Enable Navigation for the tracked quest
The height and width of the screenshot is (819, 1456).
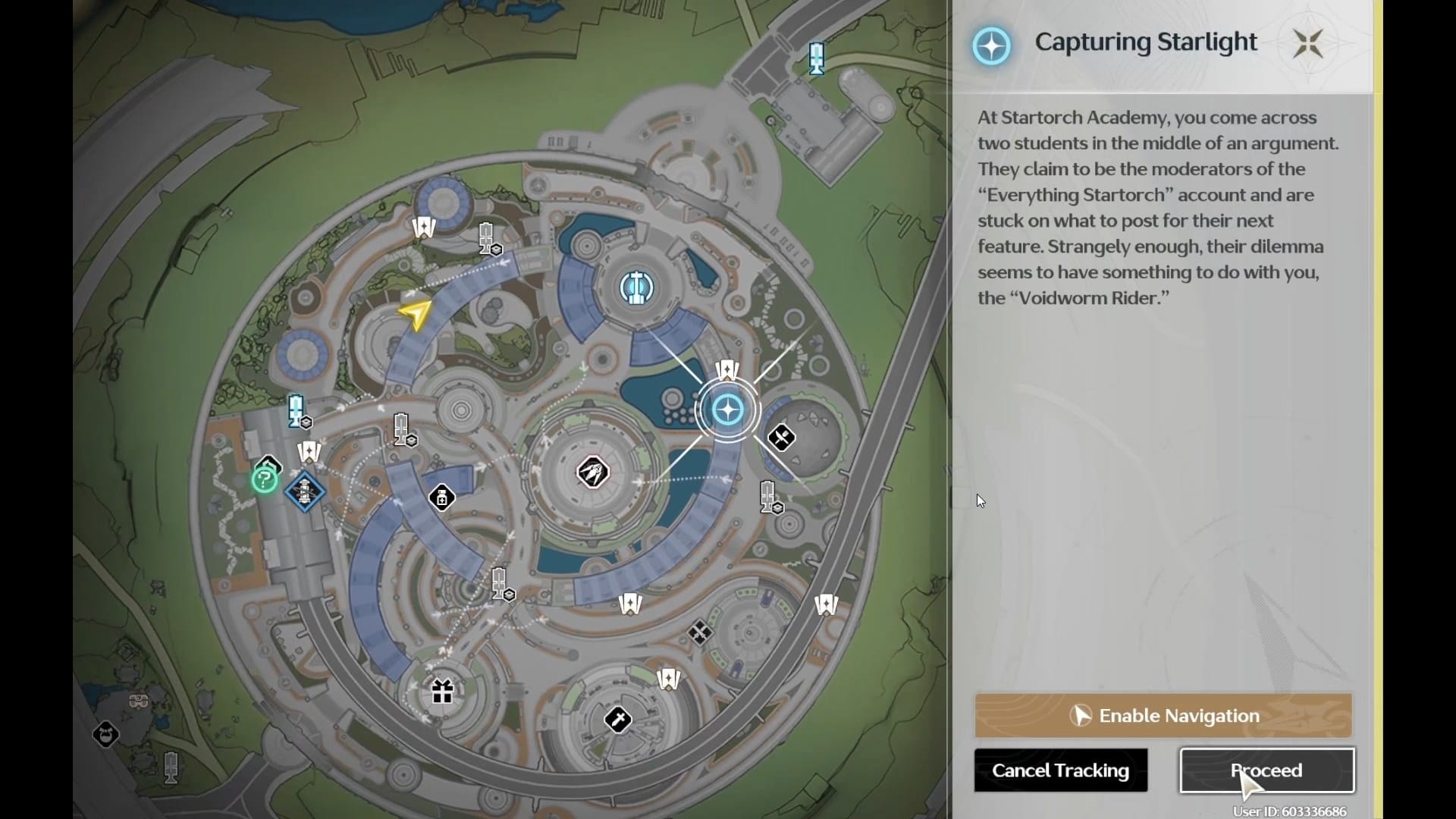click(1163, 715)
